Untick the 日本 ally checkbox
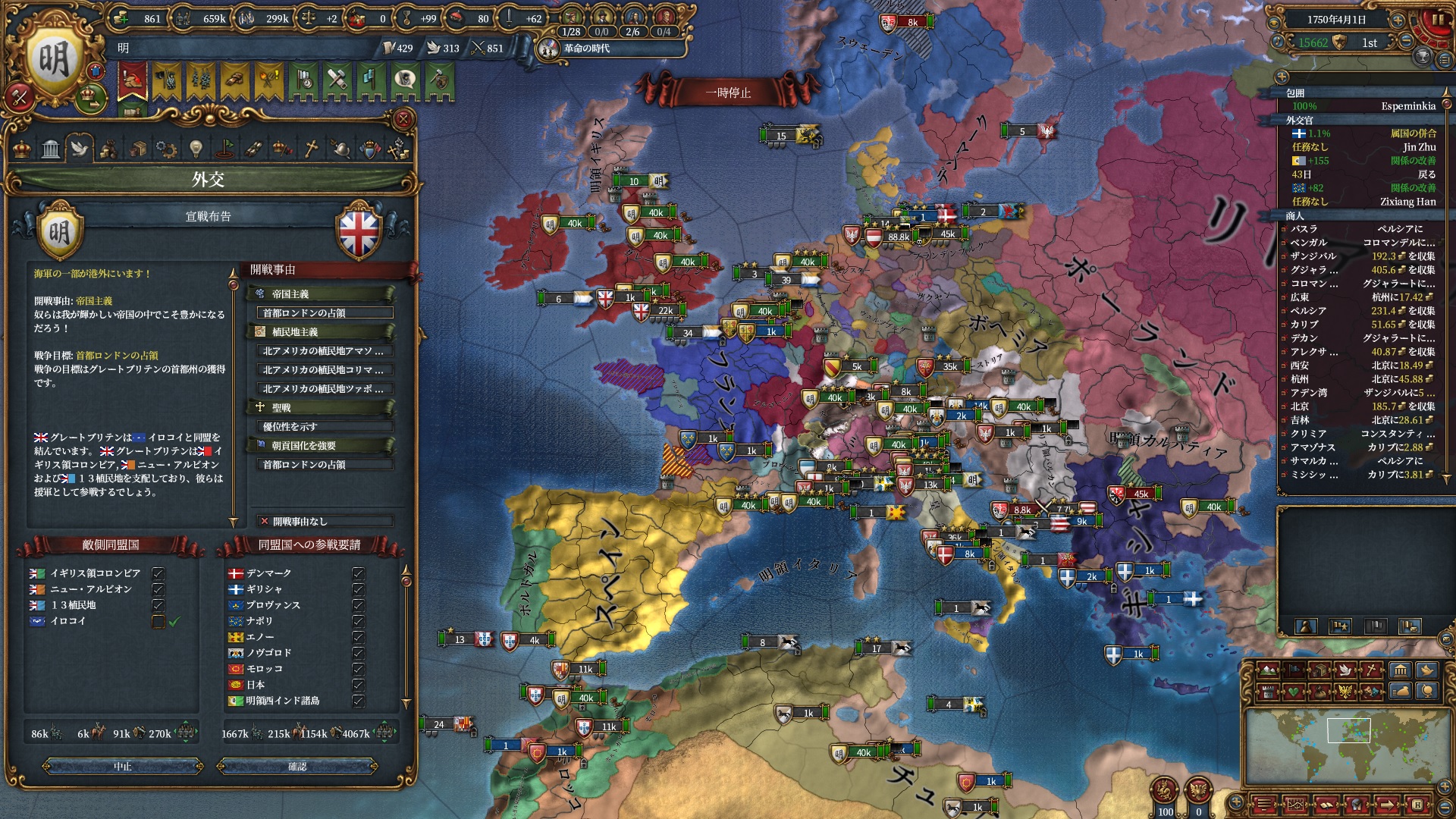Image resolution: width=1456 pixels, height=819 pixels. (359, 685)
